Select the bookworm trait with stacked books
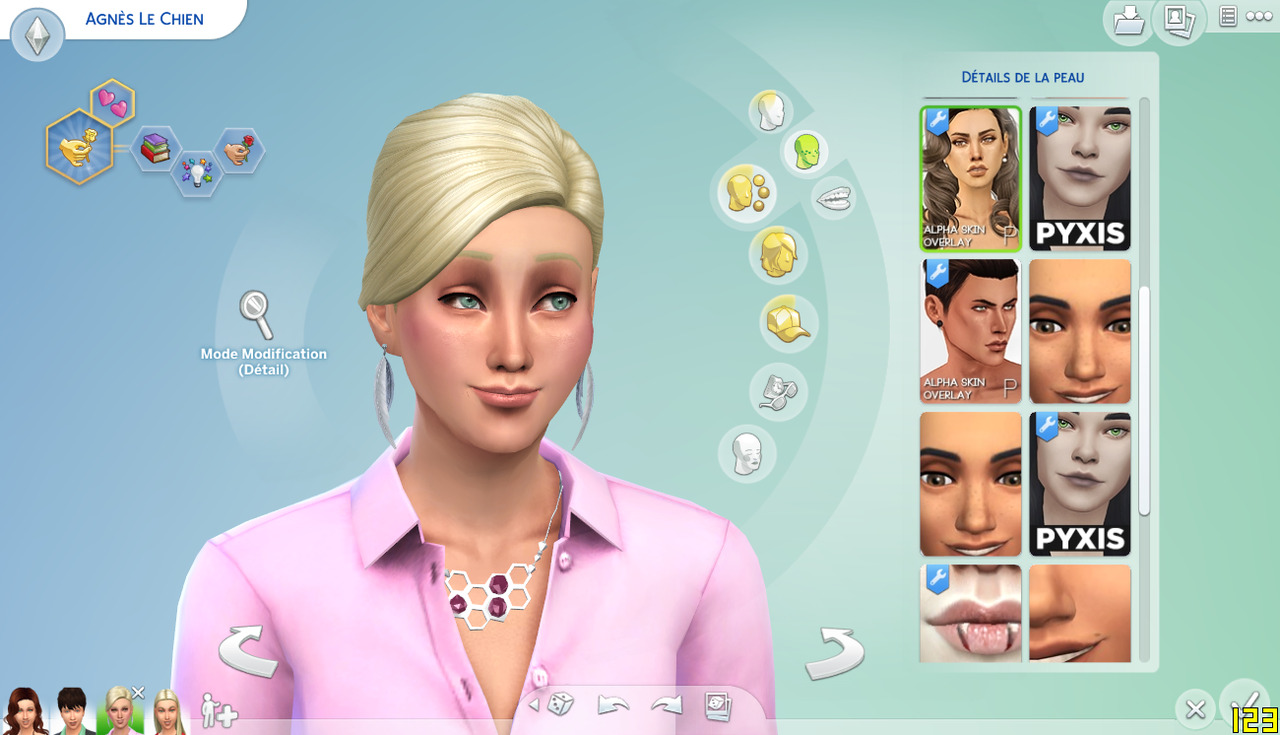 pyautogui.click(x=154, y=148)
